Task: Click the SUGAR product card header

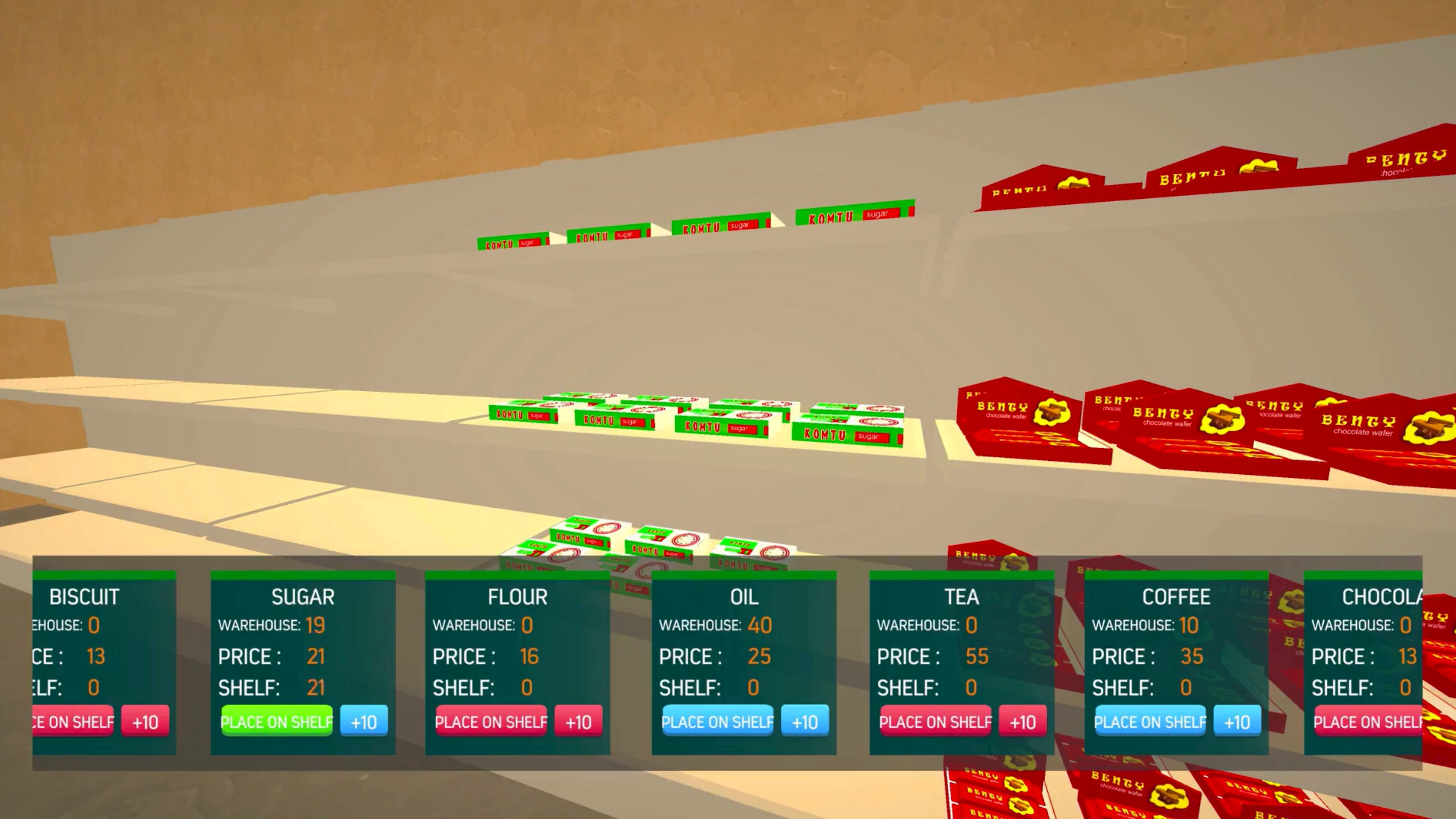Action: 303,597
